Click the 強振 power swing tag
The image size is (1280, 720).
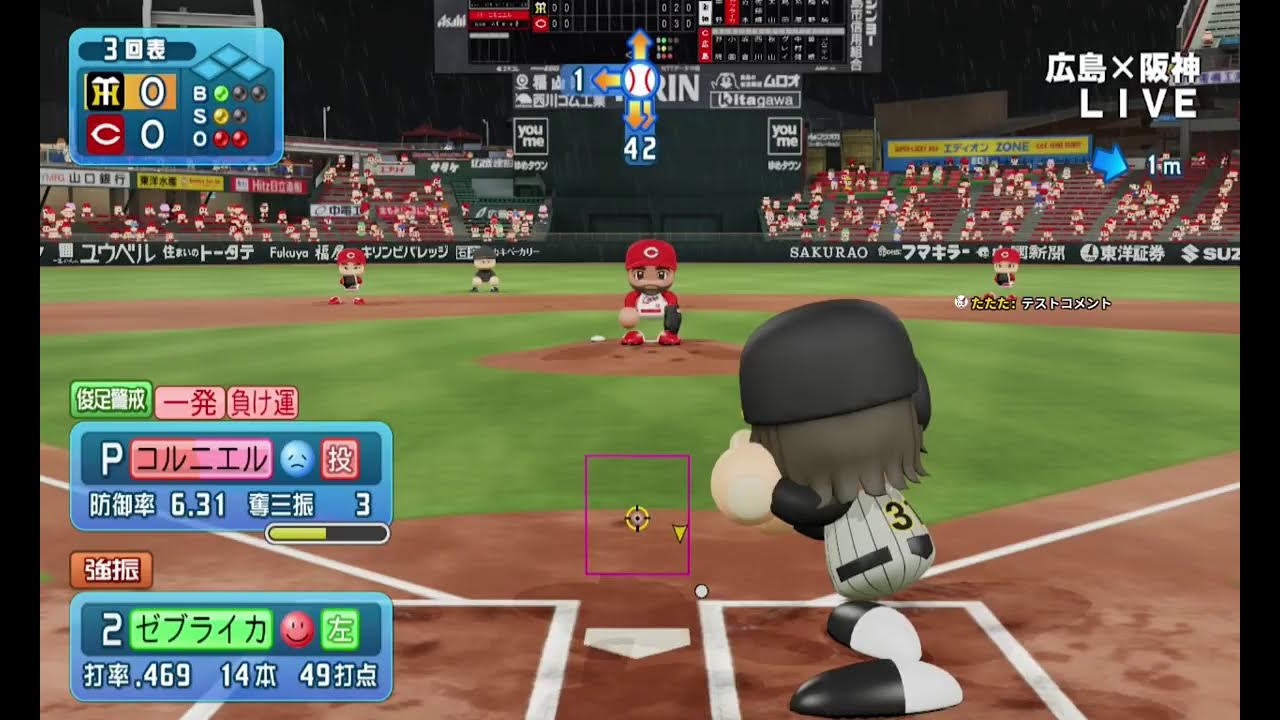[x=111, y=570]
